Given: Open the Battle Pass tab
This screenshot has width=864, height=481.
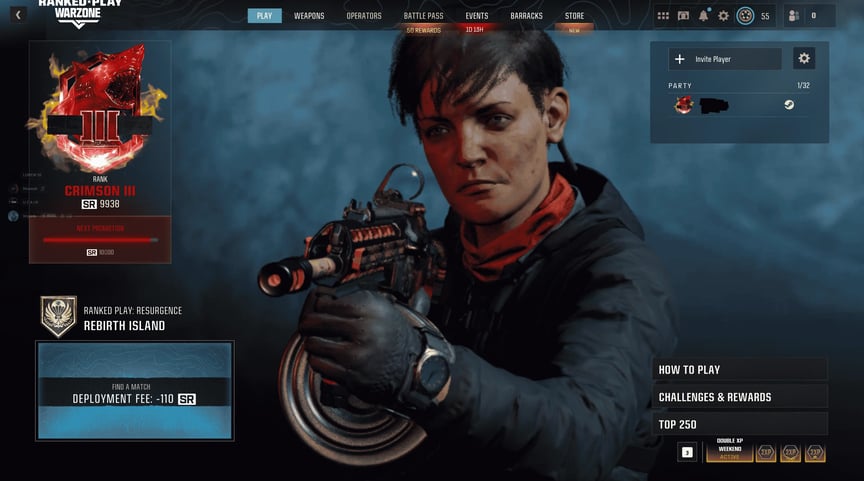Looking at the screenshot, I should [423, 16].
